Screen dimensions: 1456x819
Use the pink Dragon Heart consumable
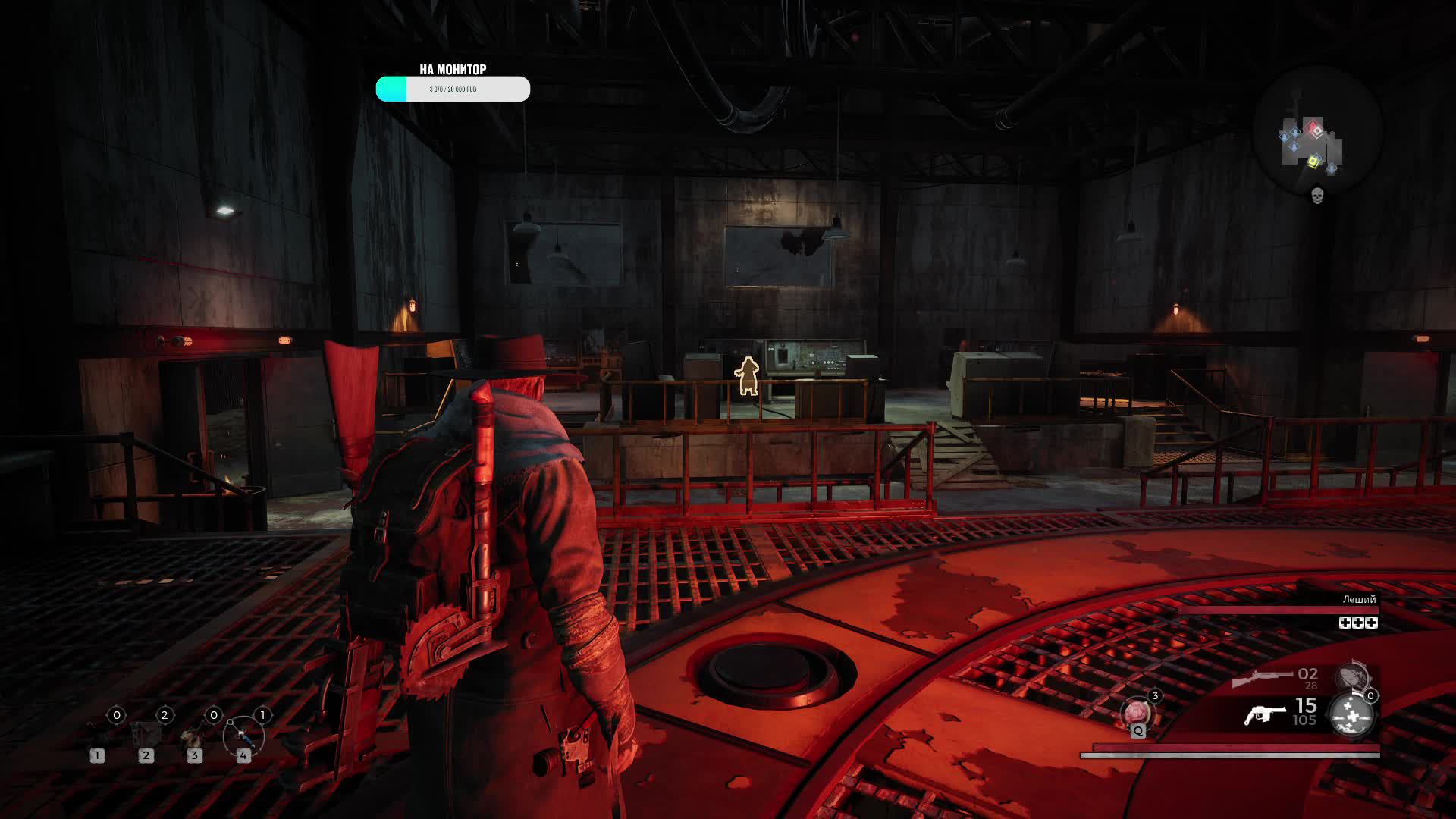point(1137,713)
